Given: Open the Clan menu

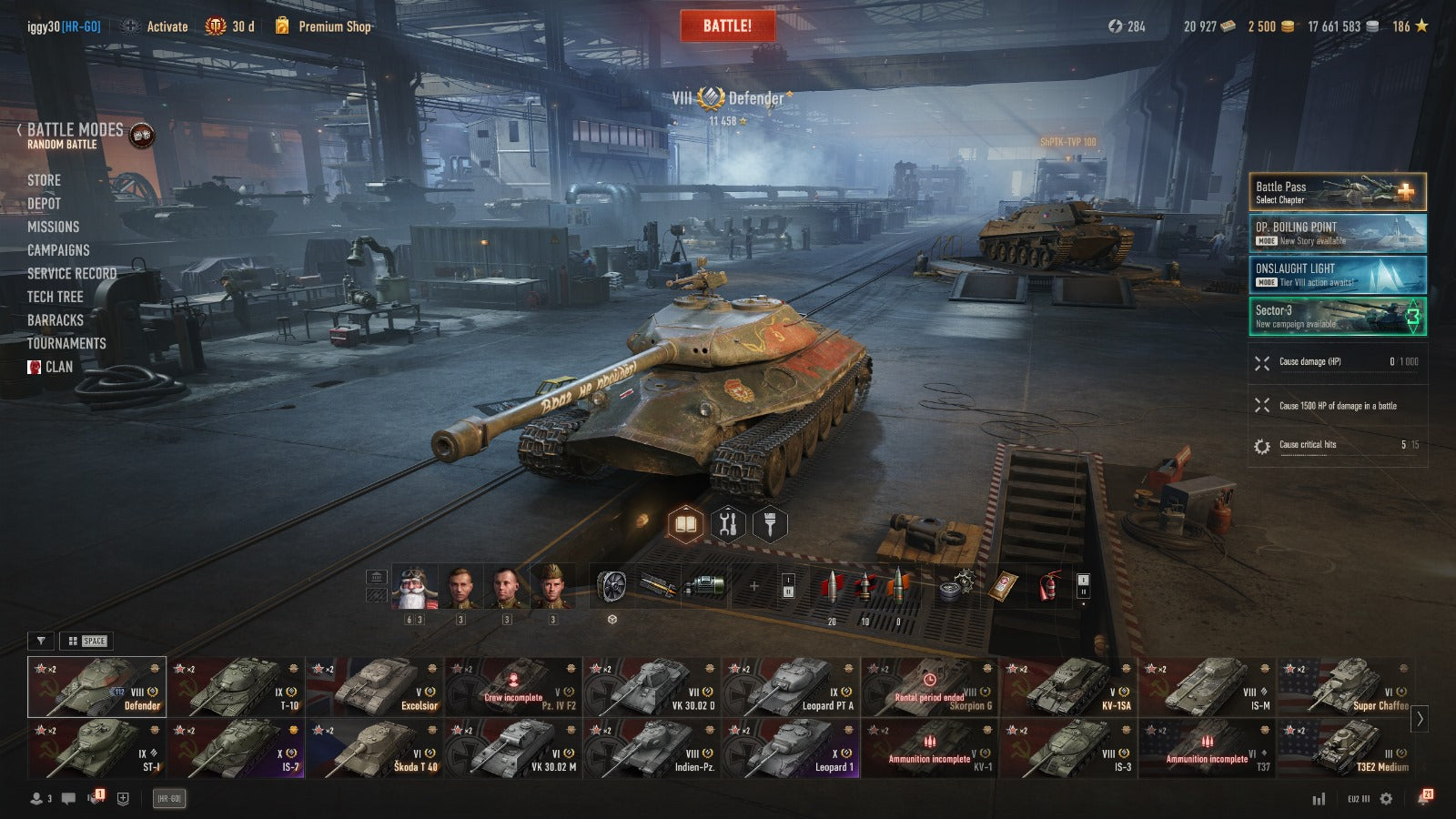Looking at the screenshot, I should (58, 367).
